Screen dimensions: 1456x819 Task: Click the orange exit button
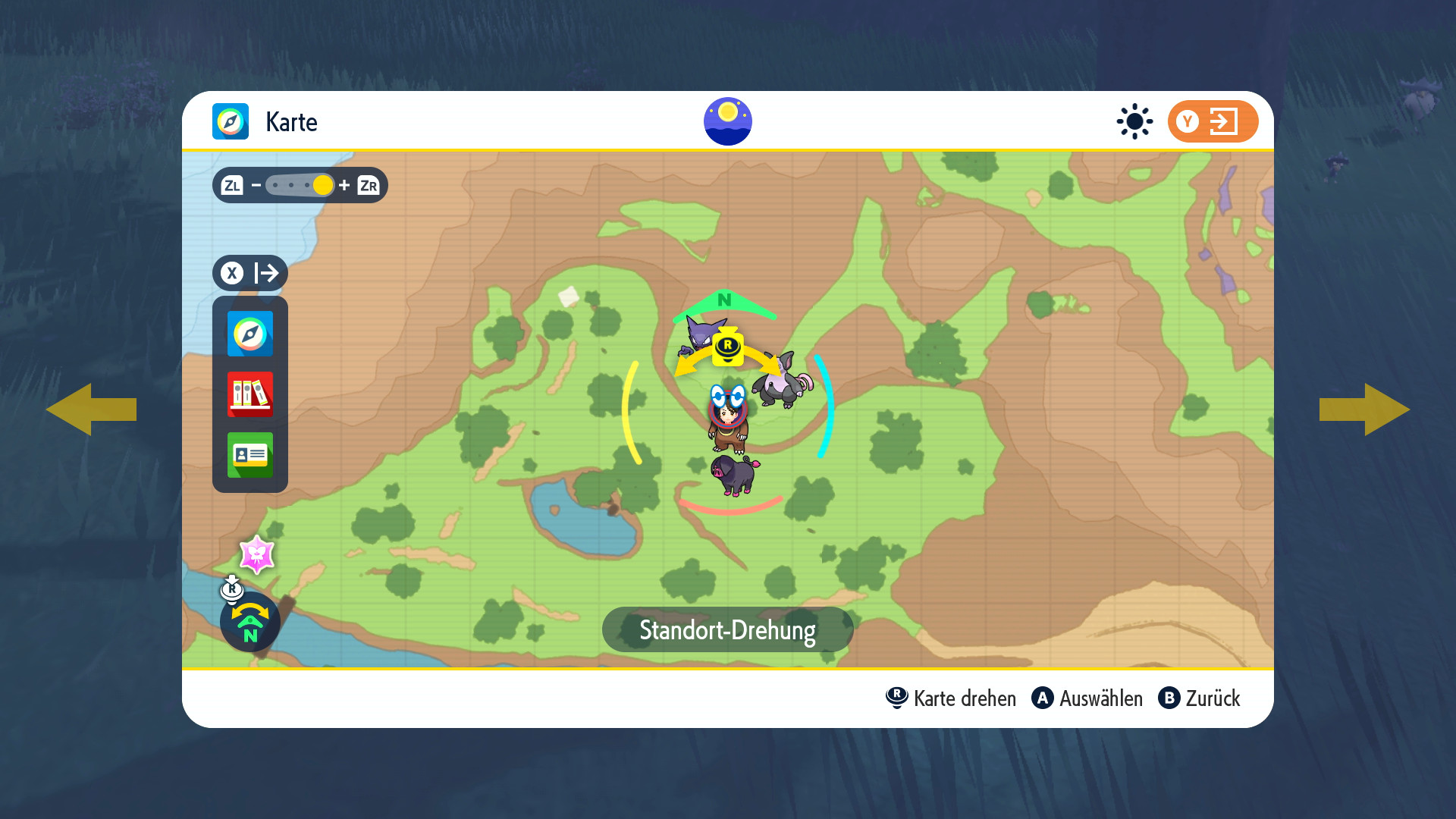[1213, 121]
